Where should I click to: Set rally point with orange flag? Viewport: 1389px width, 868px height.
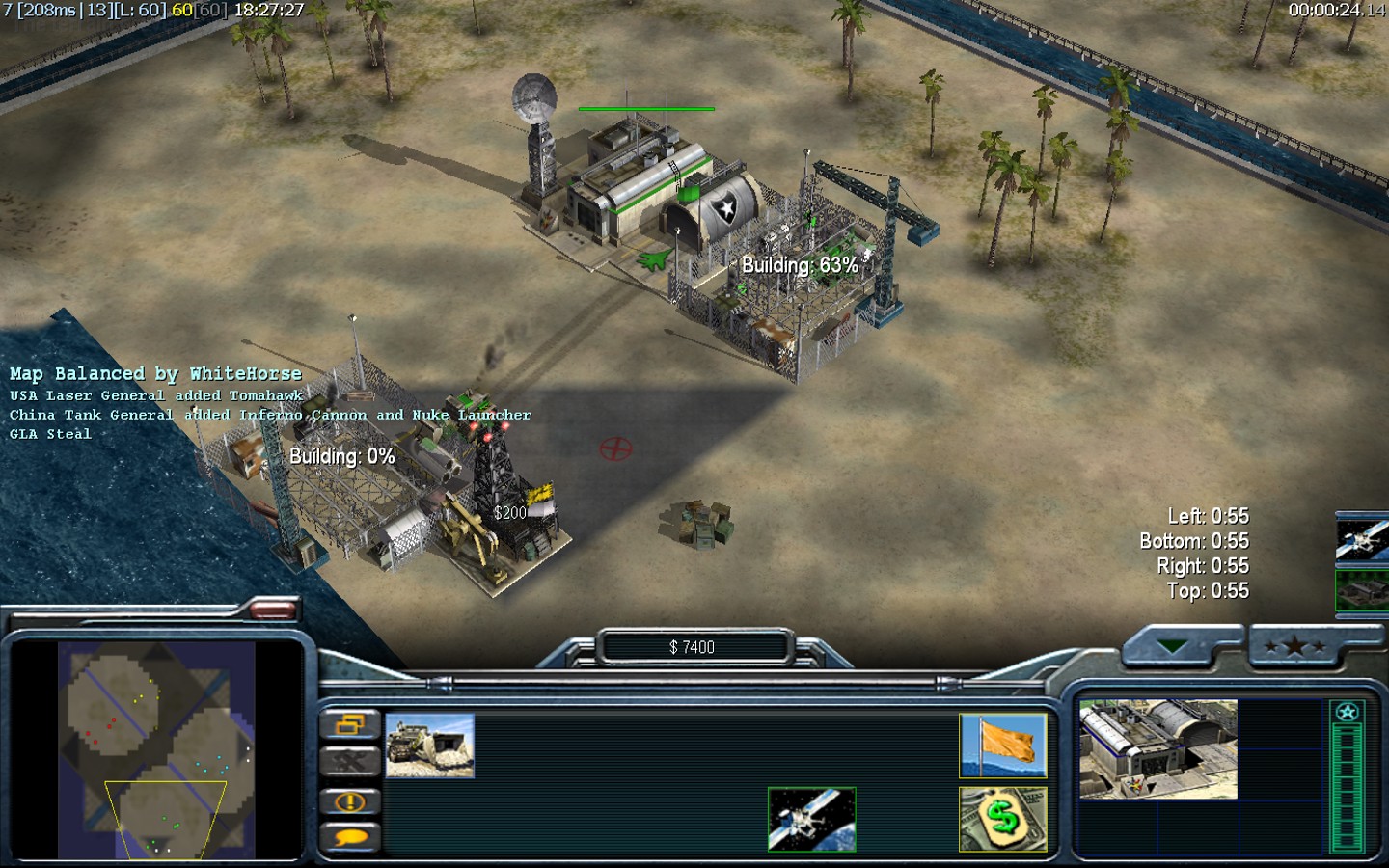click(1003, 746)
